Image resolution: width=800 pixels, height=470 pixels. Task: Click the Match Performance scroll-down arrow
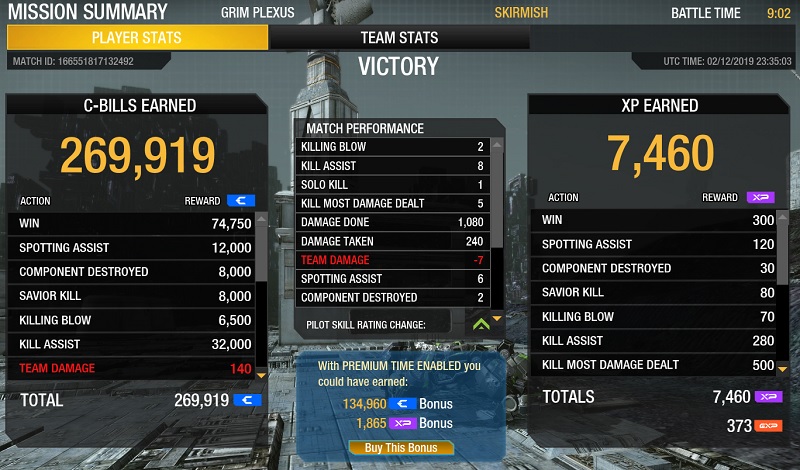coord(496,318)
